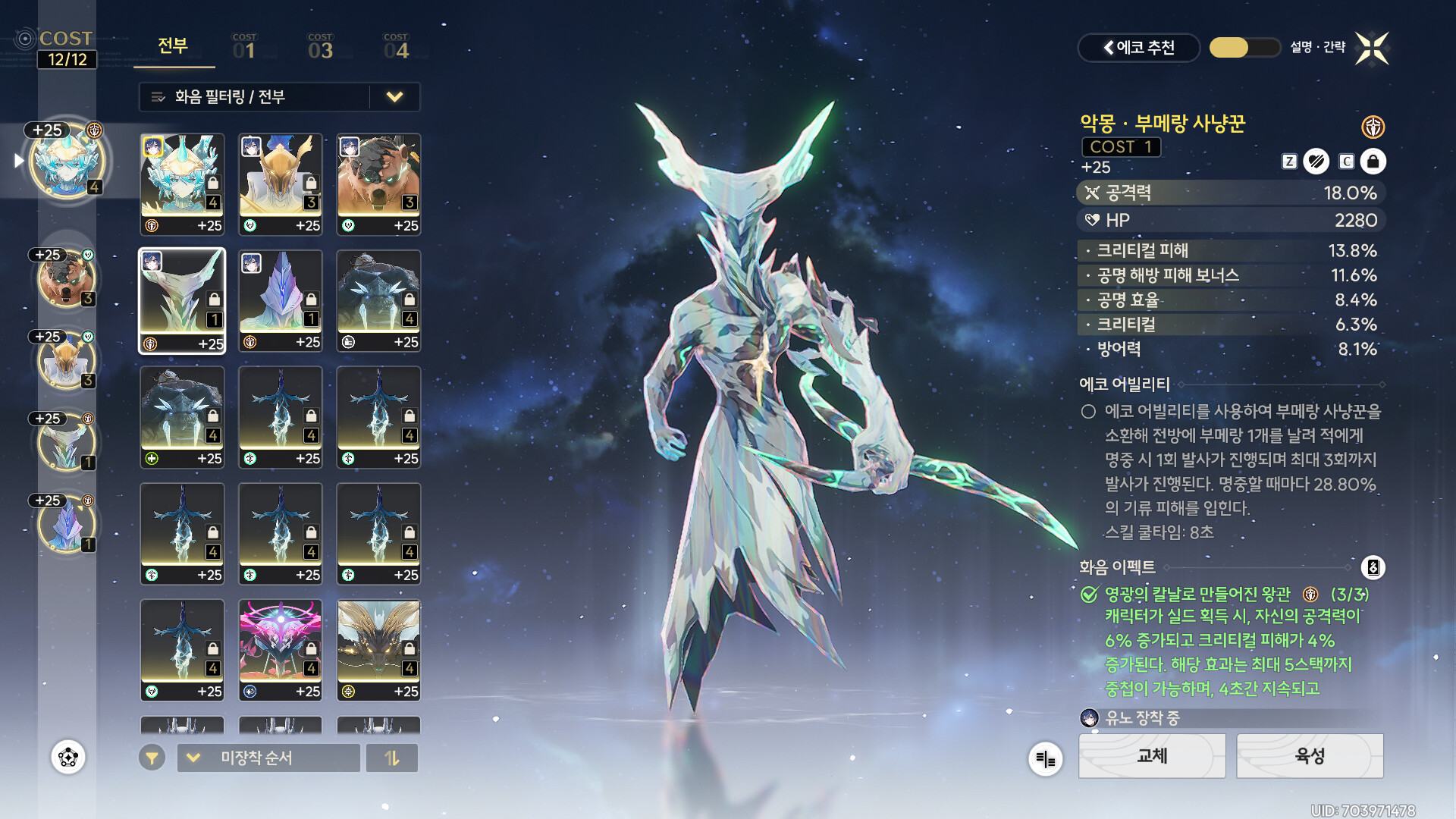Screen dimensions: 1456x819
Task: Close the echo screen with the X
Action: coord(1372,49)
